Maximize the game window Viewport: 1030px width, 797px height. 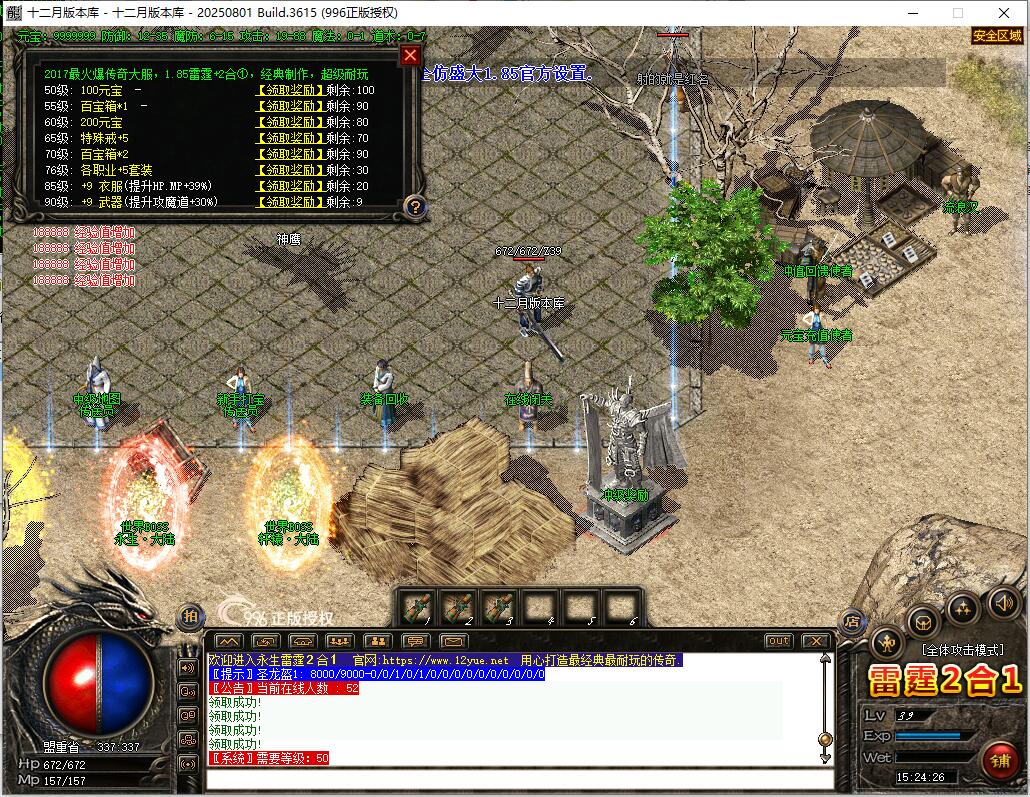coord(957,13)
